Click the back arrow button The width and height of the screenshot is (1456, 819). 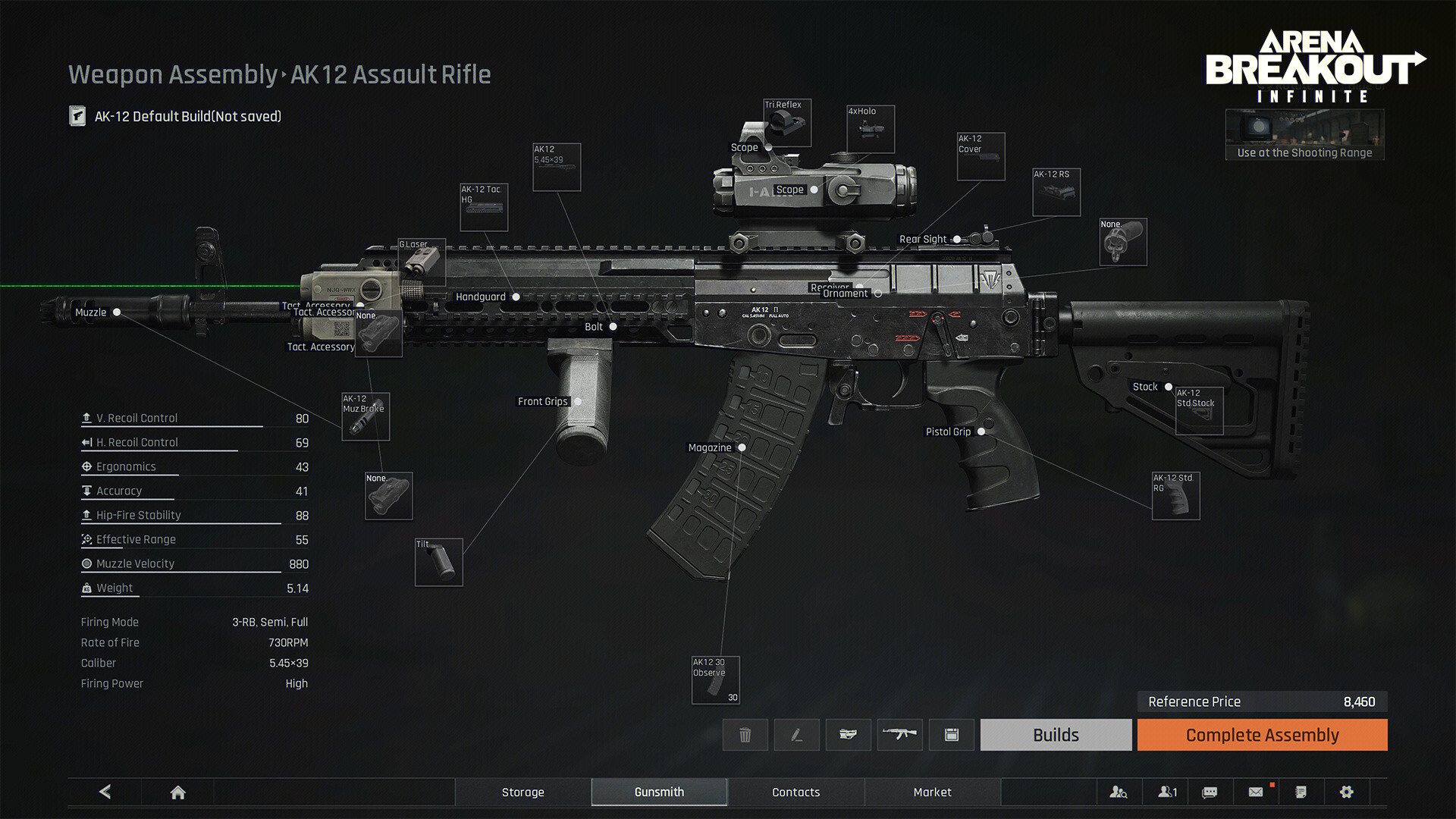(x=105, y=792)
